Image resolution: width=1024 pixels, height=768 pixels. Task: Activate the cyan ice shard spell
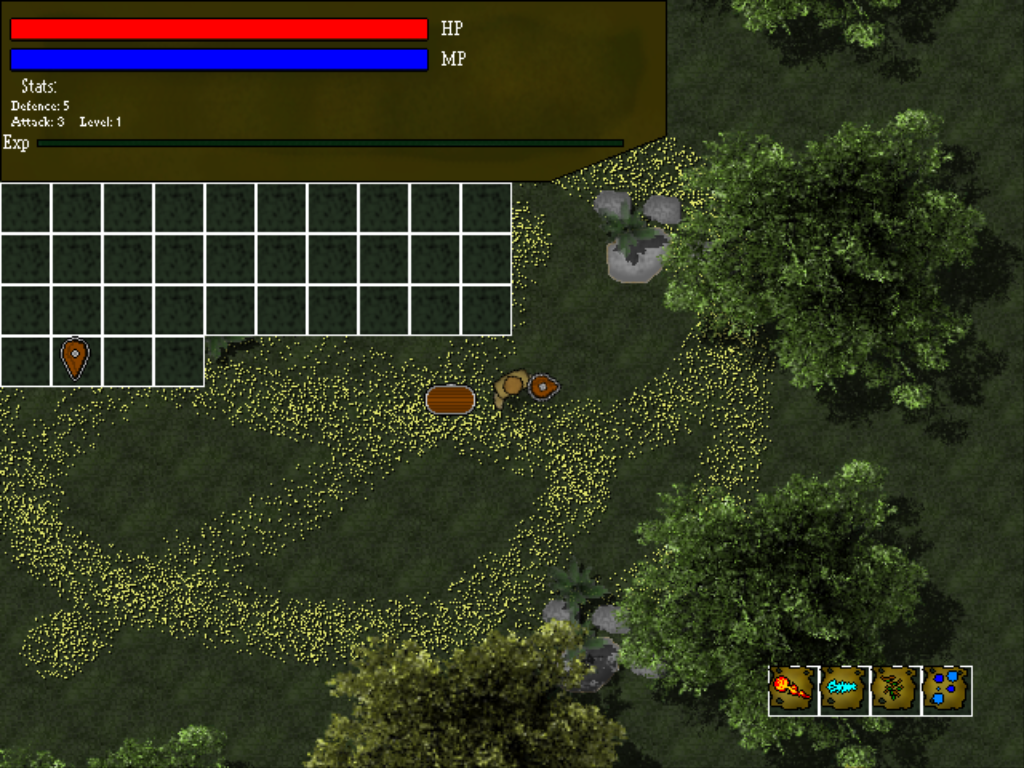pyautogui.click(x=844, y=690)
